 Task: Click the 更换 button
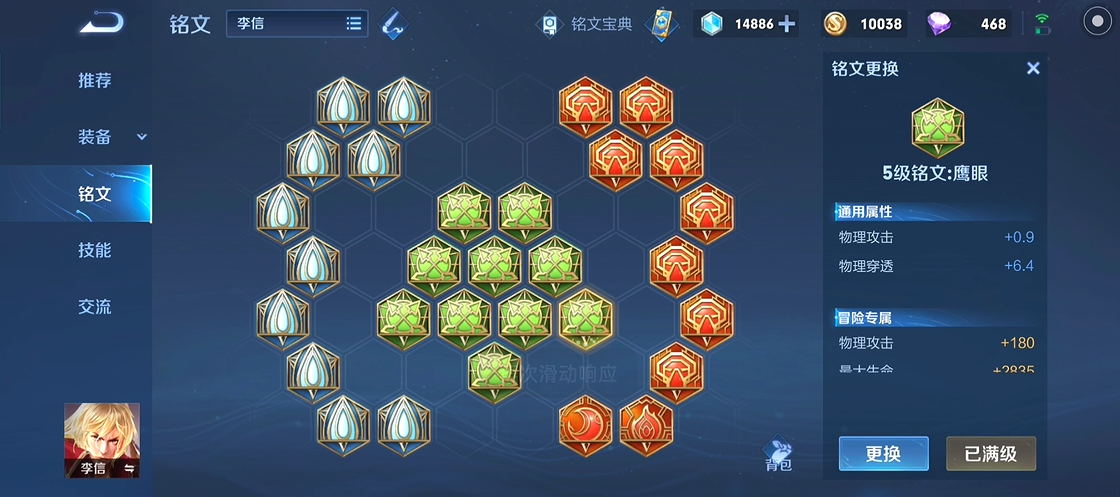(883, 453)
